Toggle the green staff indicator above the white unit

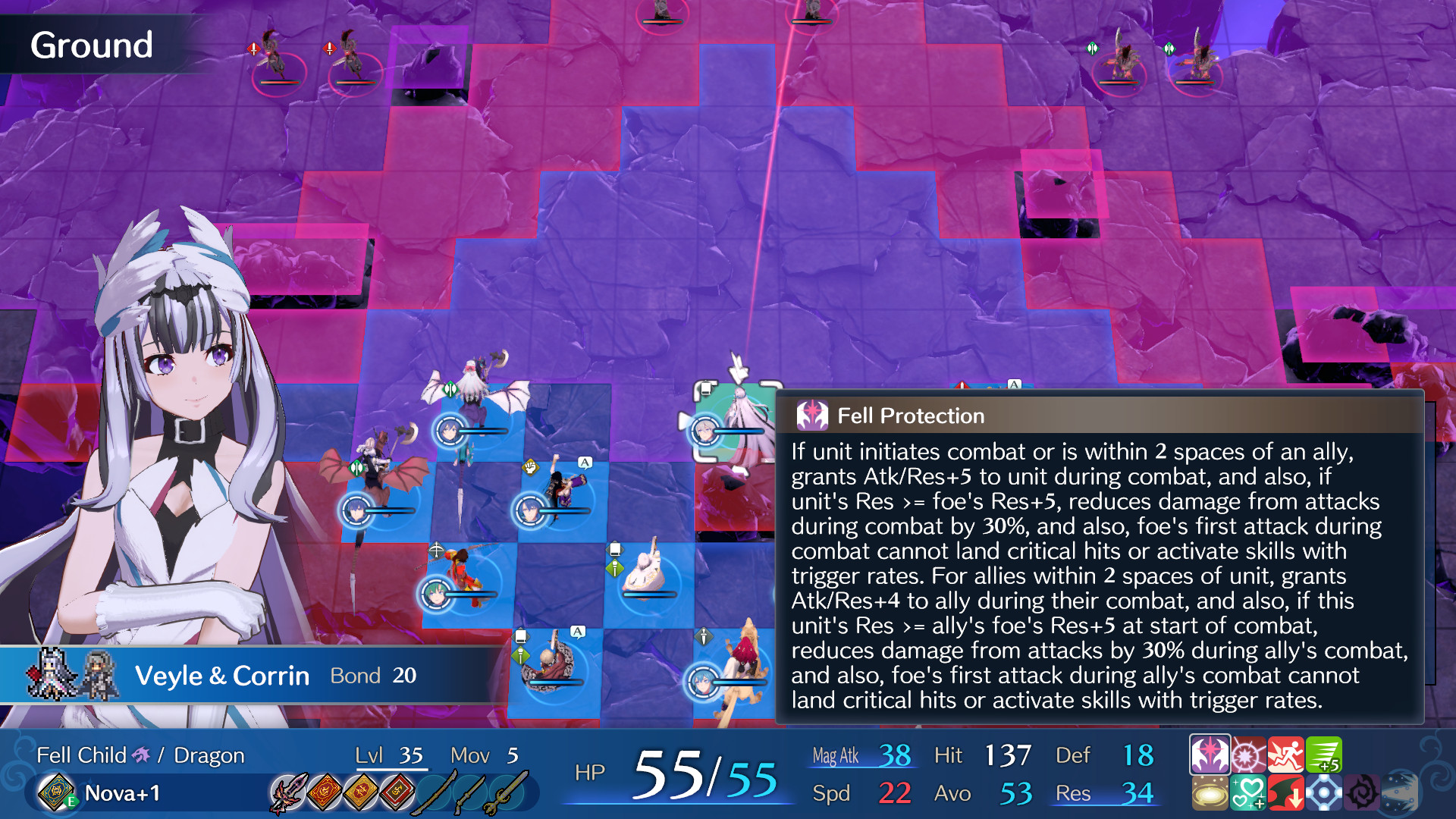coord(614,567)
